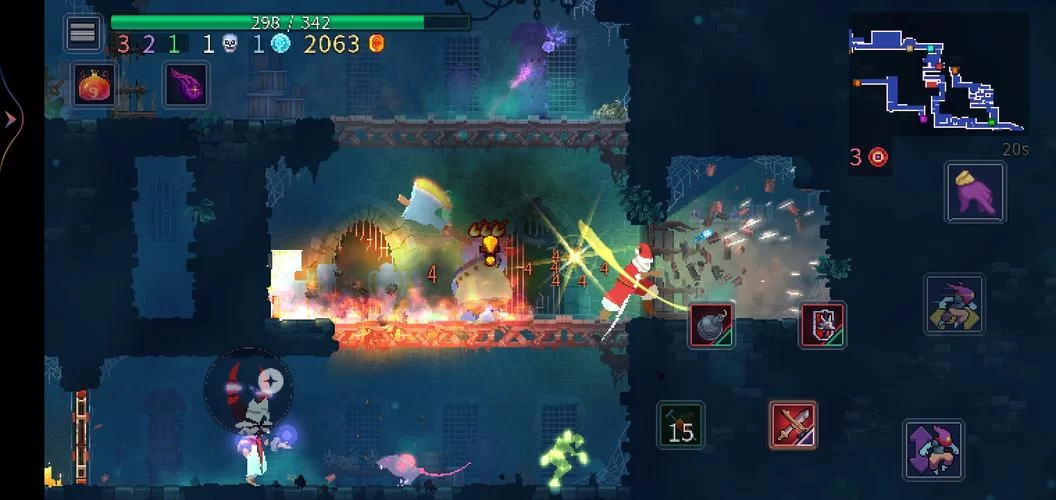
Task: Tap the purple flame skill icon
Action: click(186, 85)
